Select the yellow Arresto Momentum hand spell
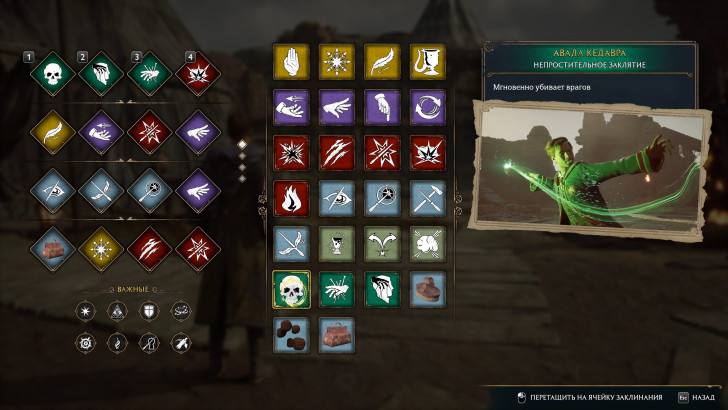Screen dimensions: 728x410 [x=291, y=61]
